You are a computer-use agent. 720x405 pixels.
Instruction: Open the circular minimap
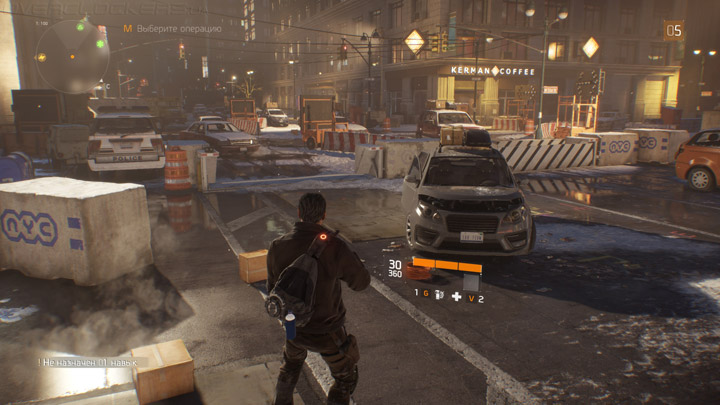(x=72, y=54)
